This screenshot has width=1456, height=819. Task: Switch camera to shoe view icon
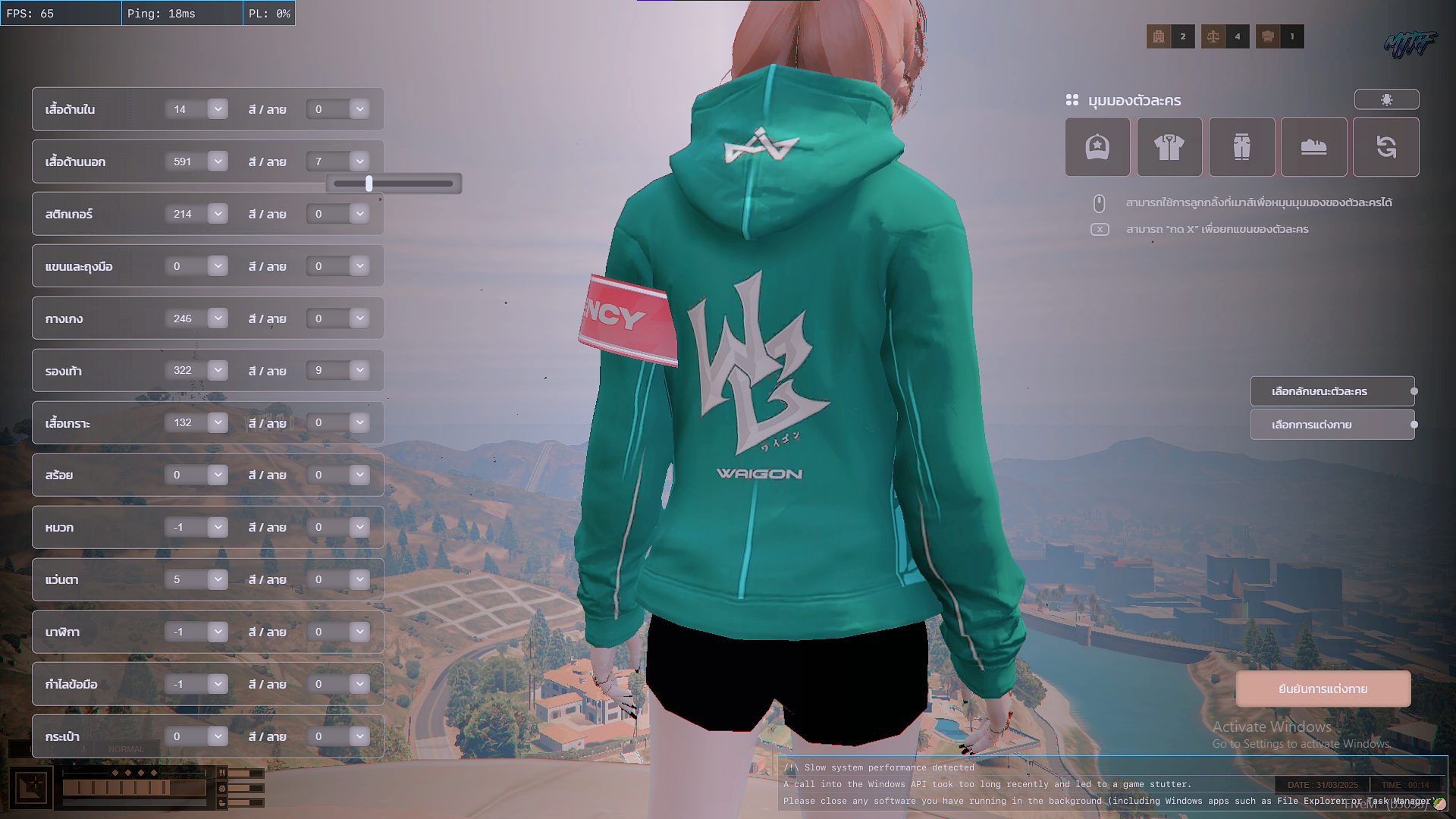click(1313, 146)
